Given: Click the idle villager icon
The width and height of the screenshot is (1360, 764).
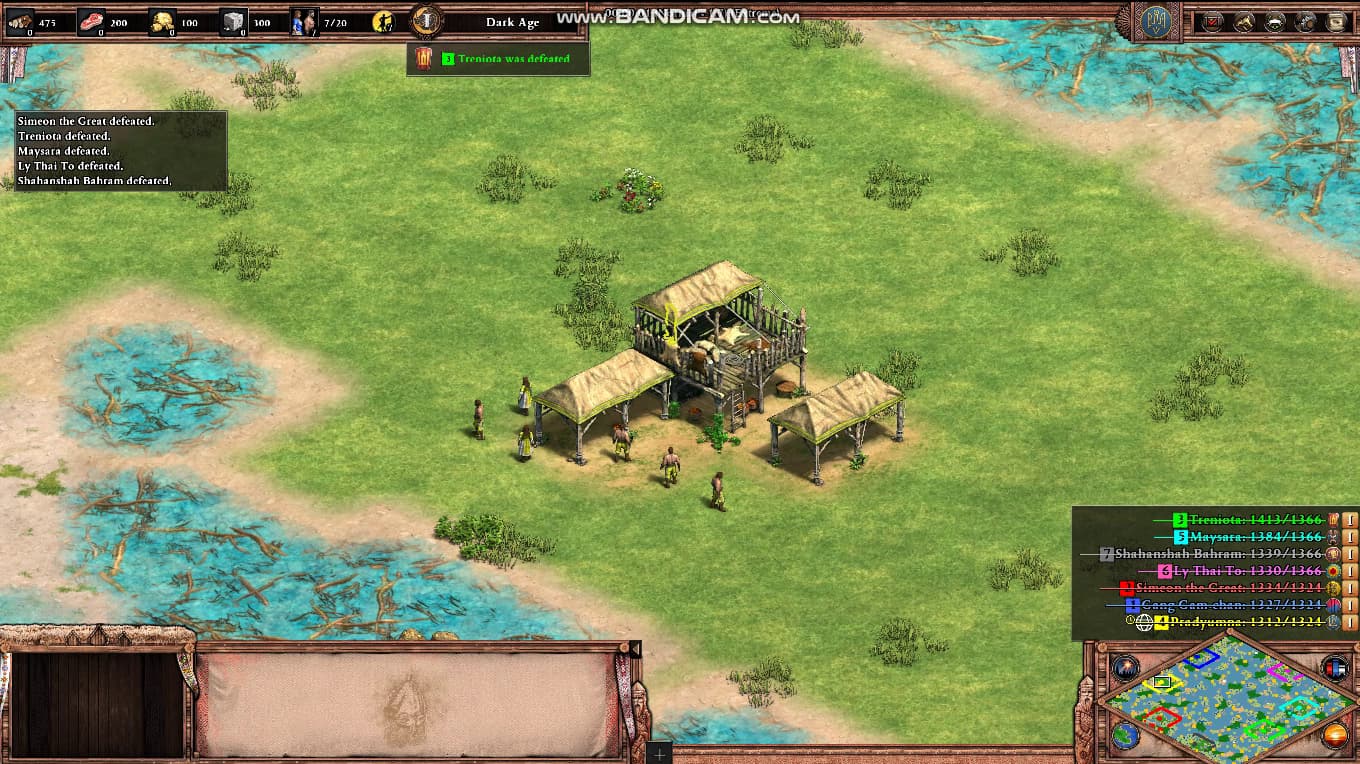Looking at the screenshot, I should tap(382, 21).
